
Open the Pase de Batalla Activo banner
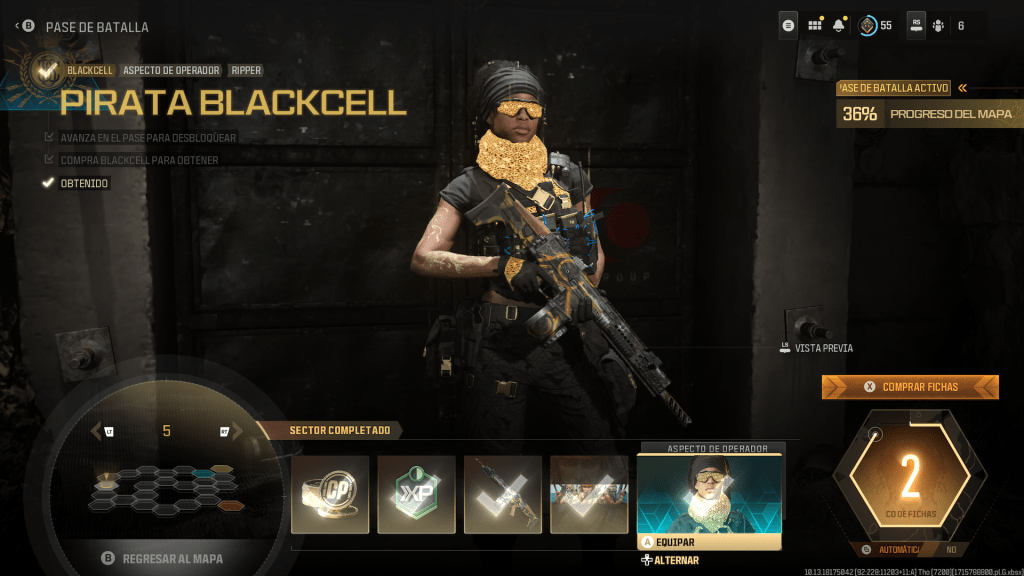(902, 88)
